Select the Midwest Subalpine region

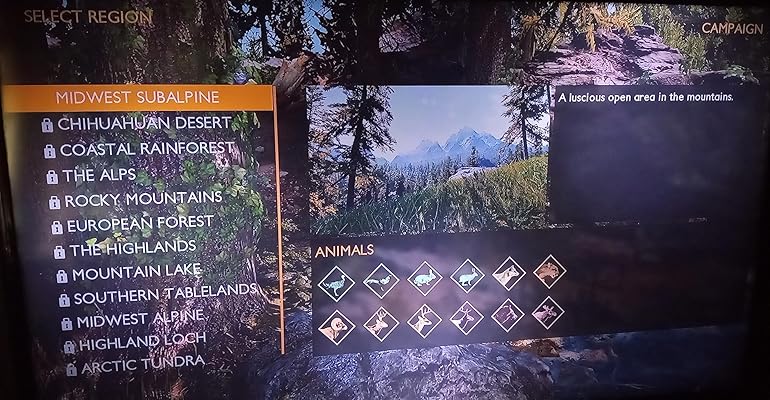click(x=138, y=98)
